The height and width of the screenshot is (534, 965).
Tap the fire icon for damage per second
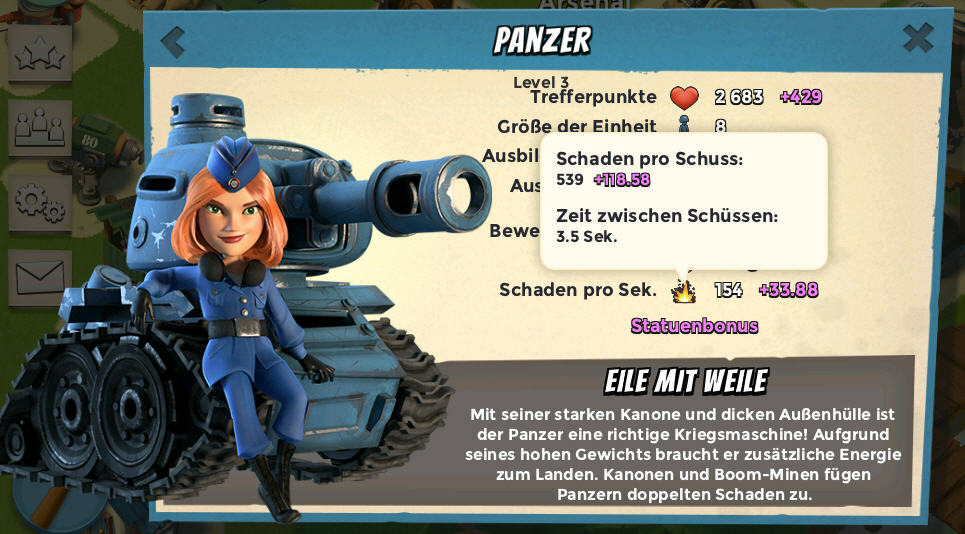684,290
